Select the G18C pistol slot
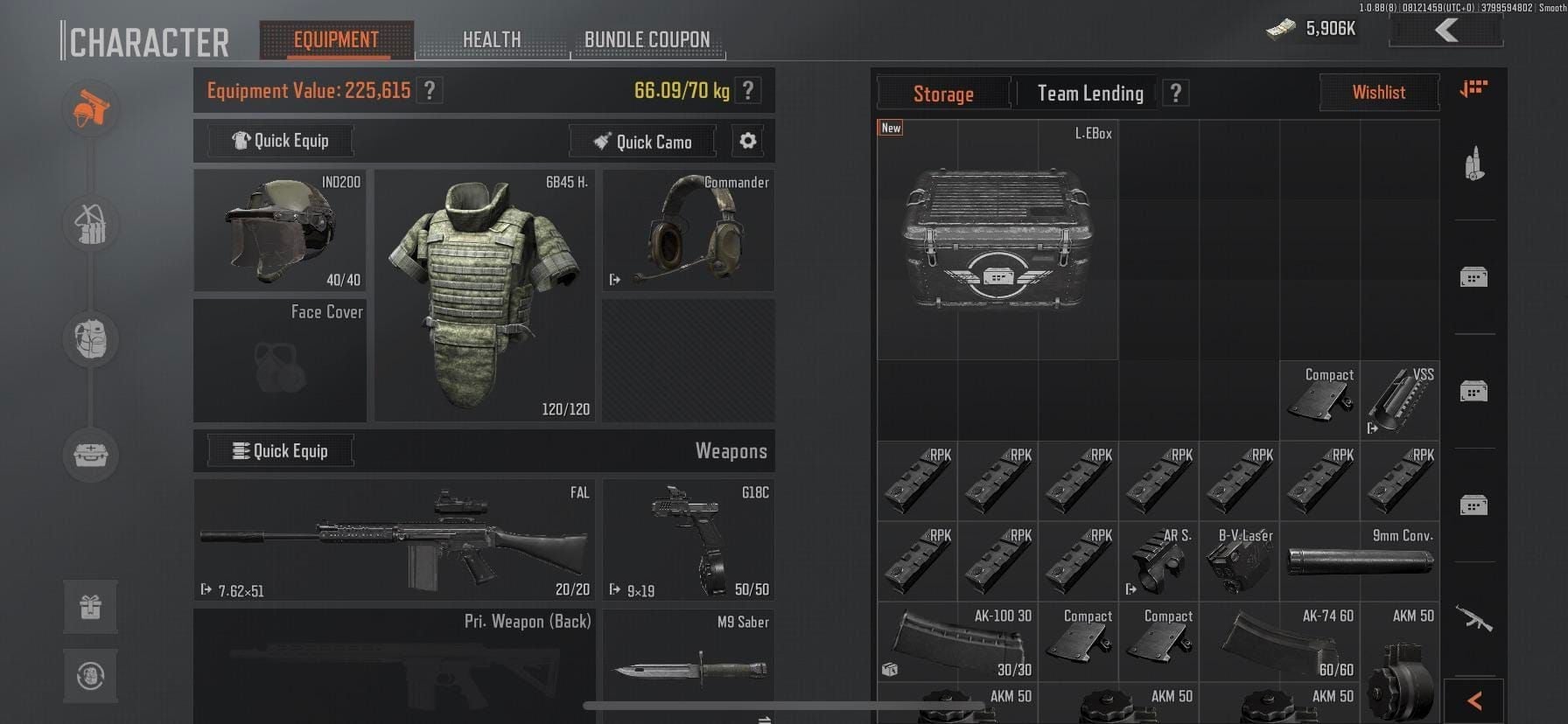1568x724 pixels. click(x=688, y=540)
